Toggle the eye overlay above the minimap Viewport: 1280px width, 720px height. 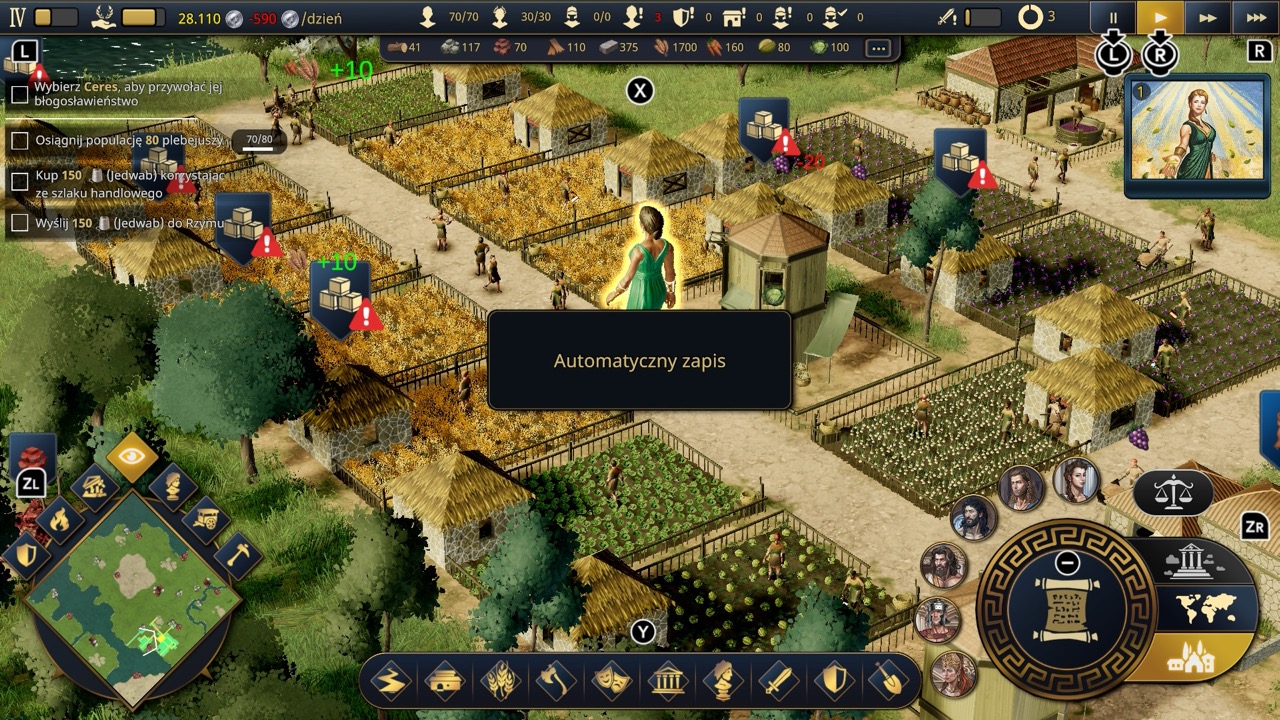tap(133, 456)
